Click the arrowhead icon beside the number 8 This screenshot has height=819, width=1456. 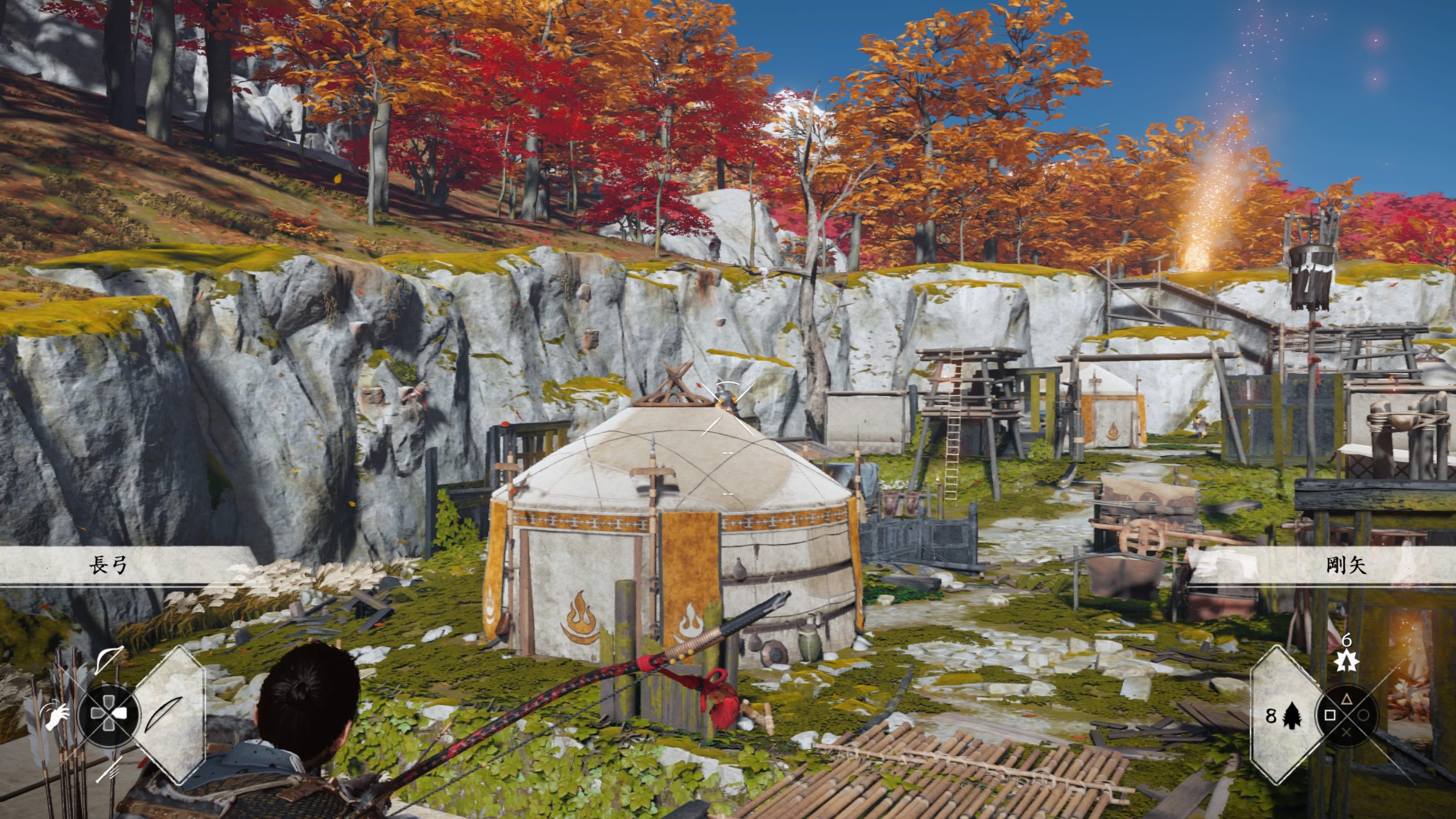point(1291,717)
